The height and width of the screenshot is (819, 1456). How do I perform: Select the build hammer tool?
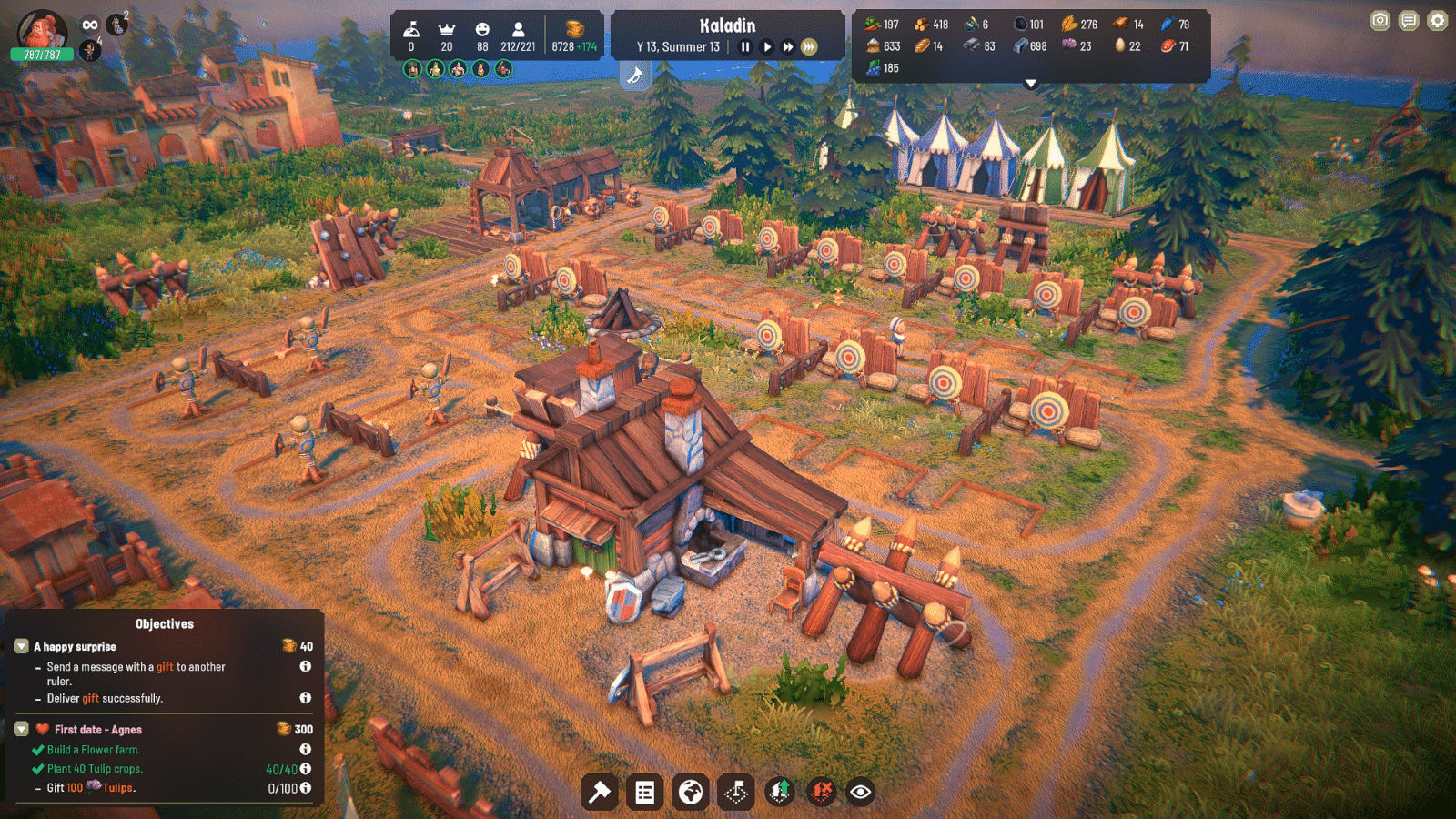(x=599, y=792)
